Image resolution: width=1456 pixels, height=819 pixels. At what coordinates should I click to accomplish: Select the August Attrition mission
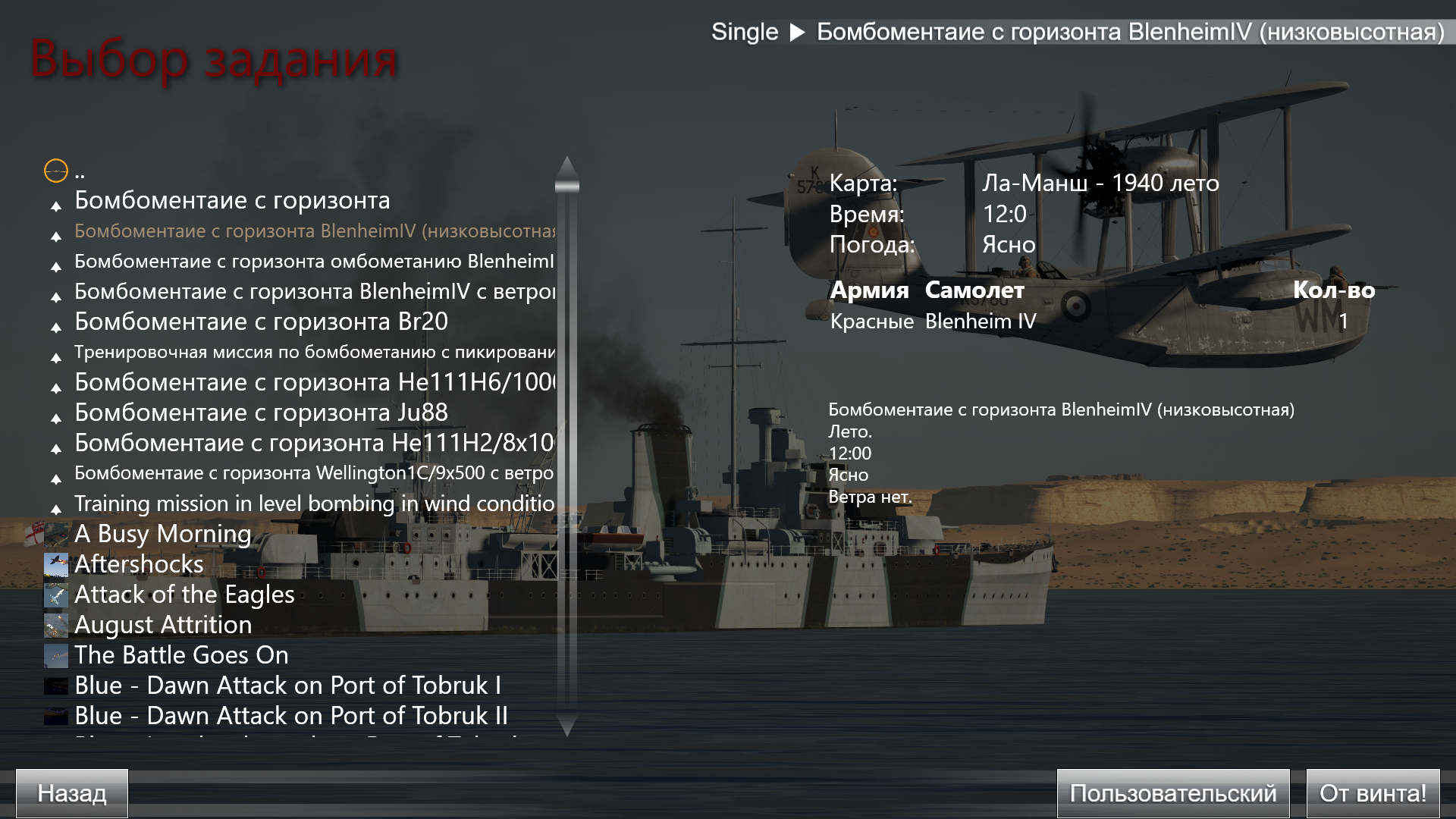pyautogui.click(x=163, y=626)
